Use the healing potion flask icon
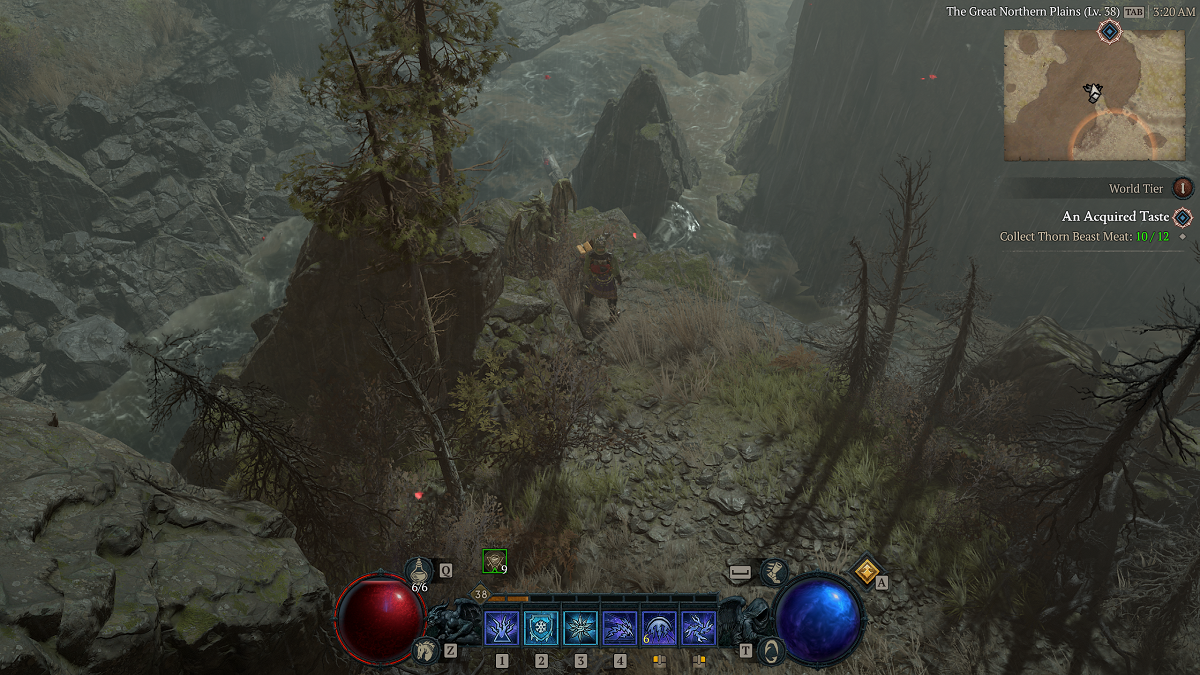This screenshot has width=1200, height=675. (x=419, y=570)
